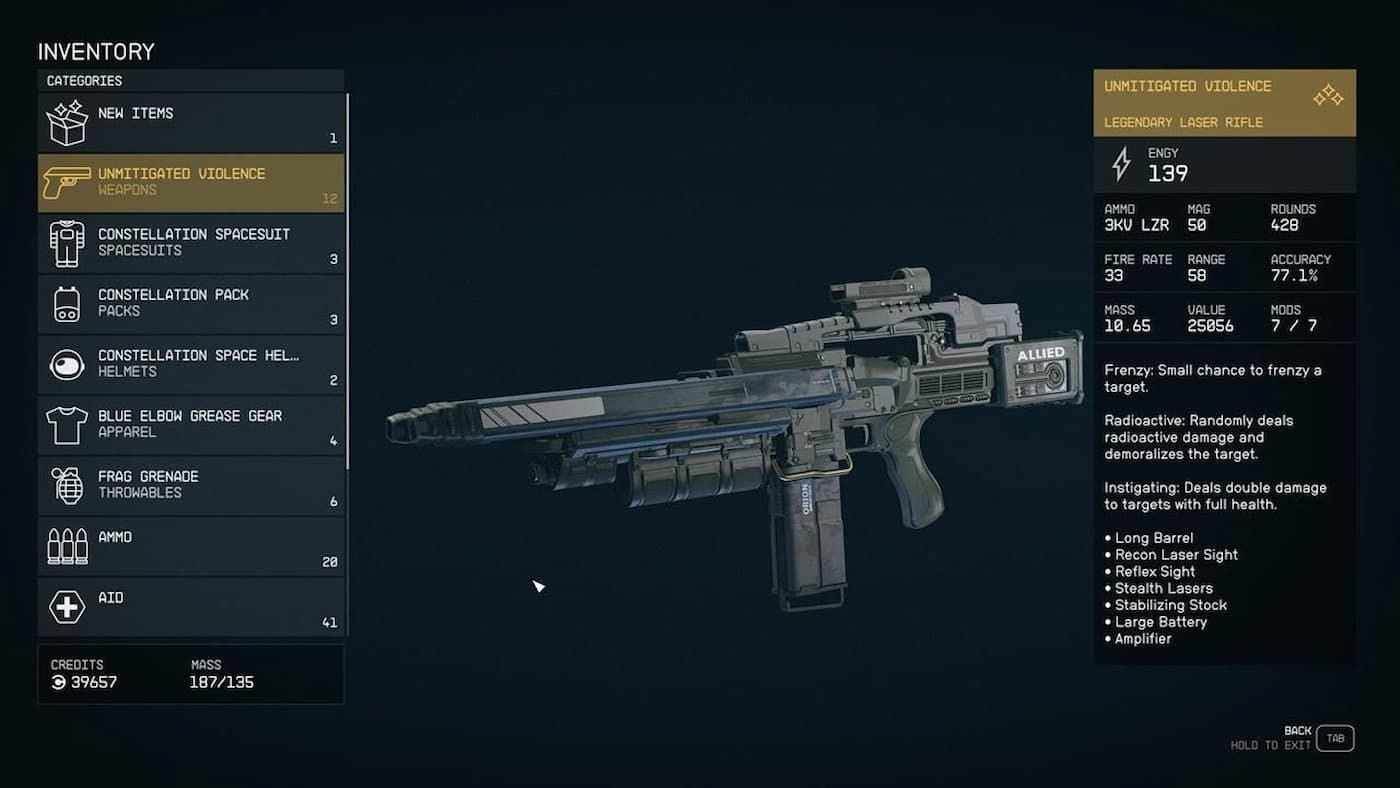Viewport: 1400px width, 788px height.
Task: Select the pistol icon for Weapons category
Action: pyautogui.click(x=66, y=182)
